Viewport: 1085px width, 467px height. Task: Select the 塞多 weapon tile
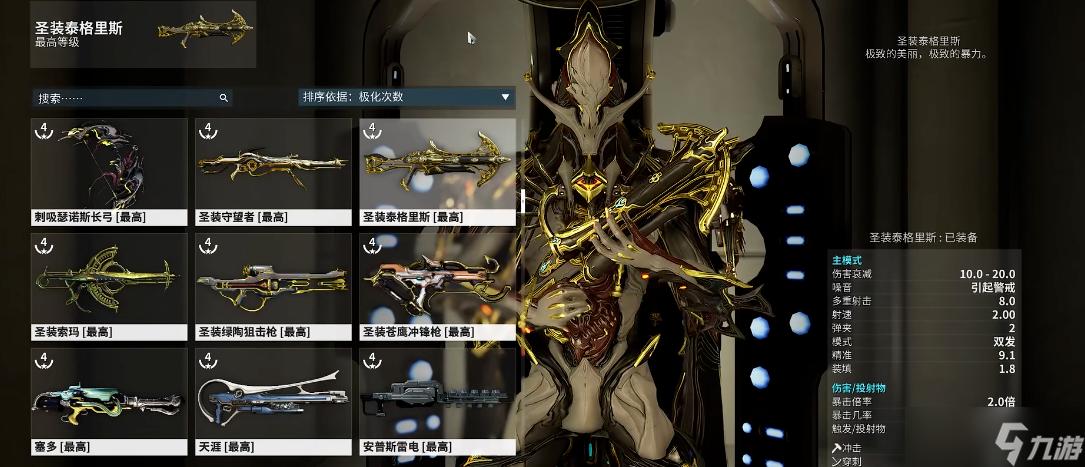(x=110, y=400)
